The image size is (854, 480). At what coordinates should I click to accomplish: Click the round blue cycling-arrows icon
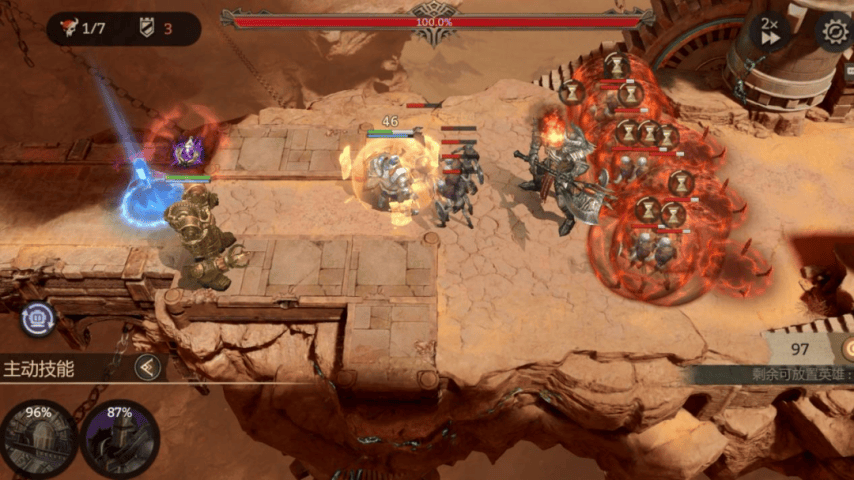(x=39, y=318)
